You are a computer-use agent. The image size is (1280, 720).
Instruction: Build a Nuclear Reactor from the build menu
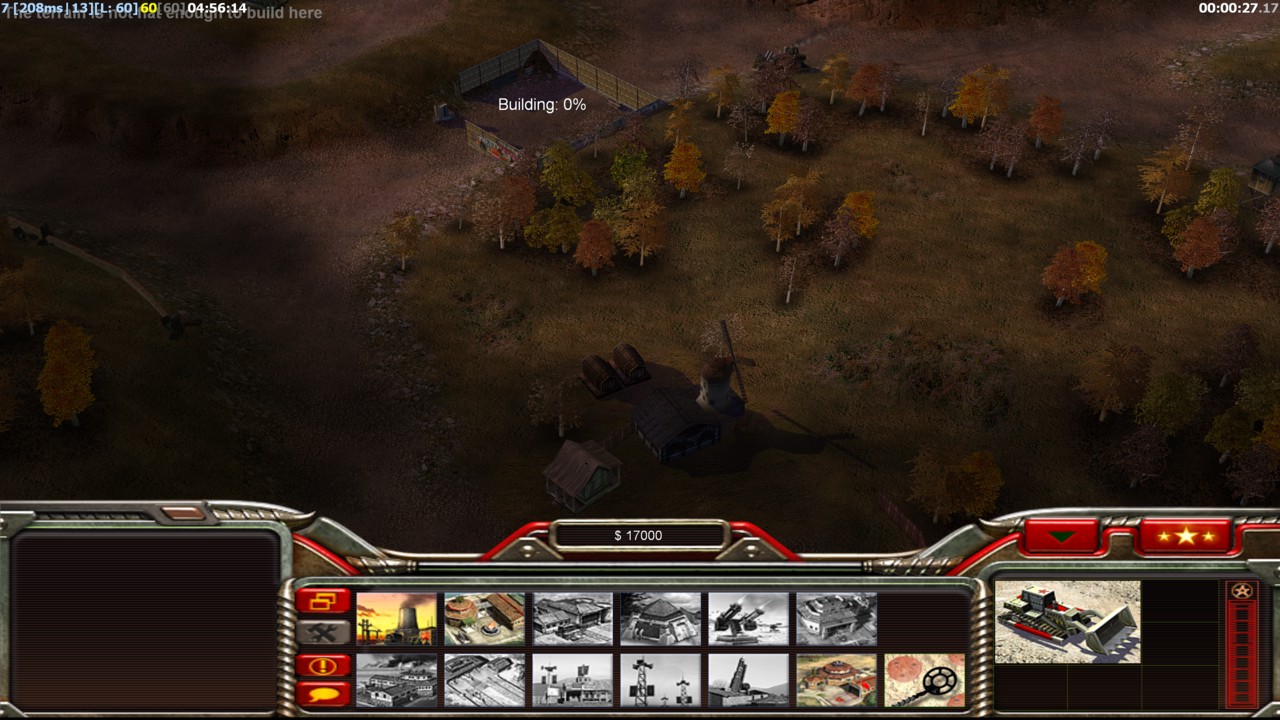(396, 619)
